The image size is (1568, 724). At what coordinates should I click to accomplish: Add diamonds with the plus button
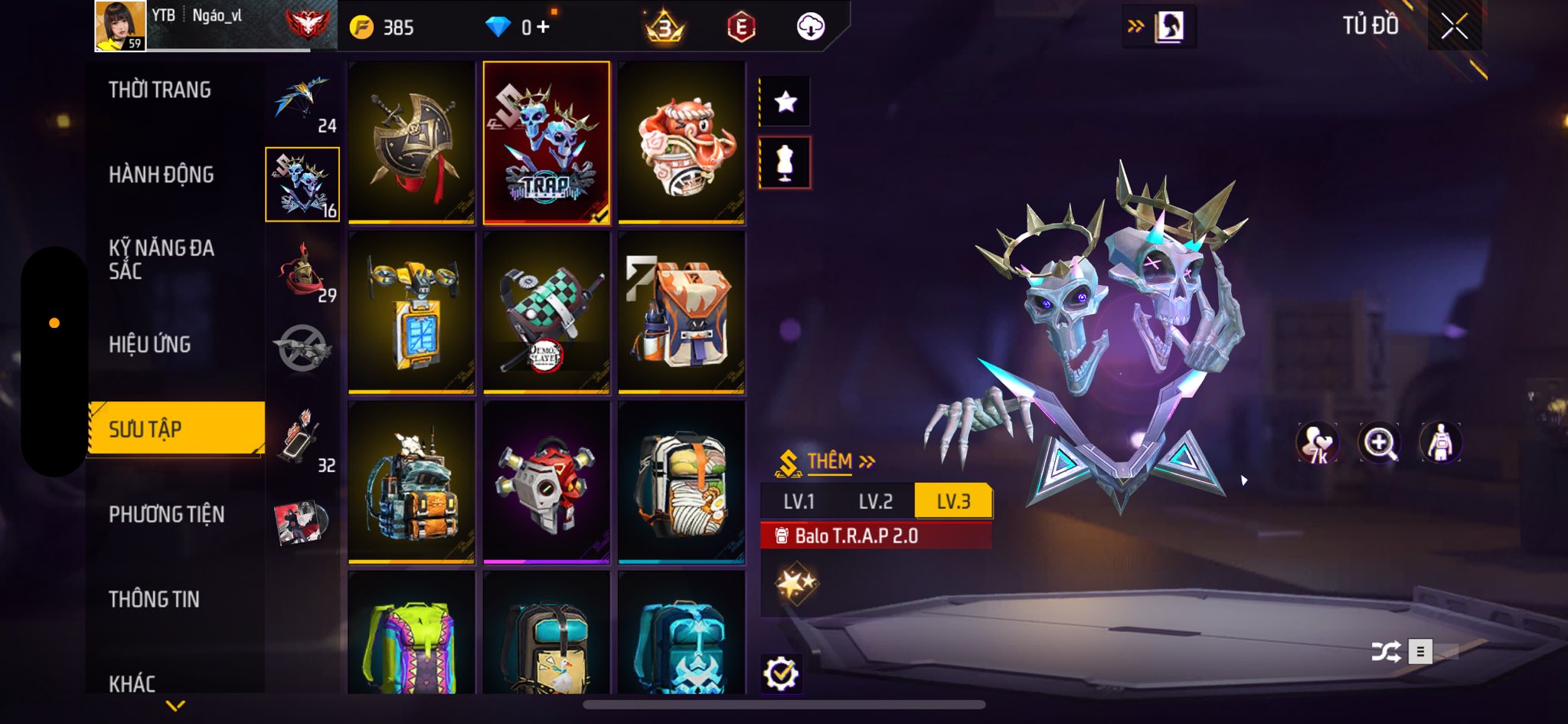pos(543,28)
